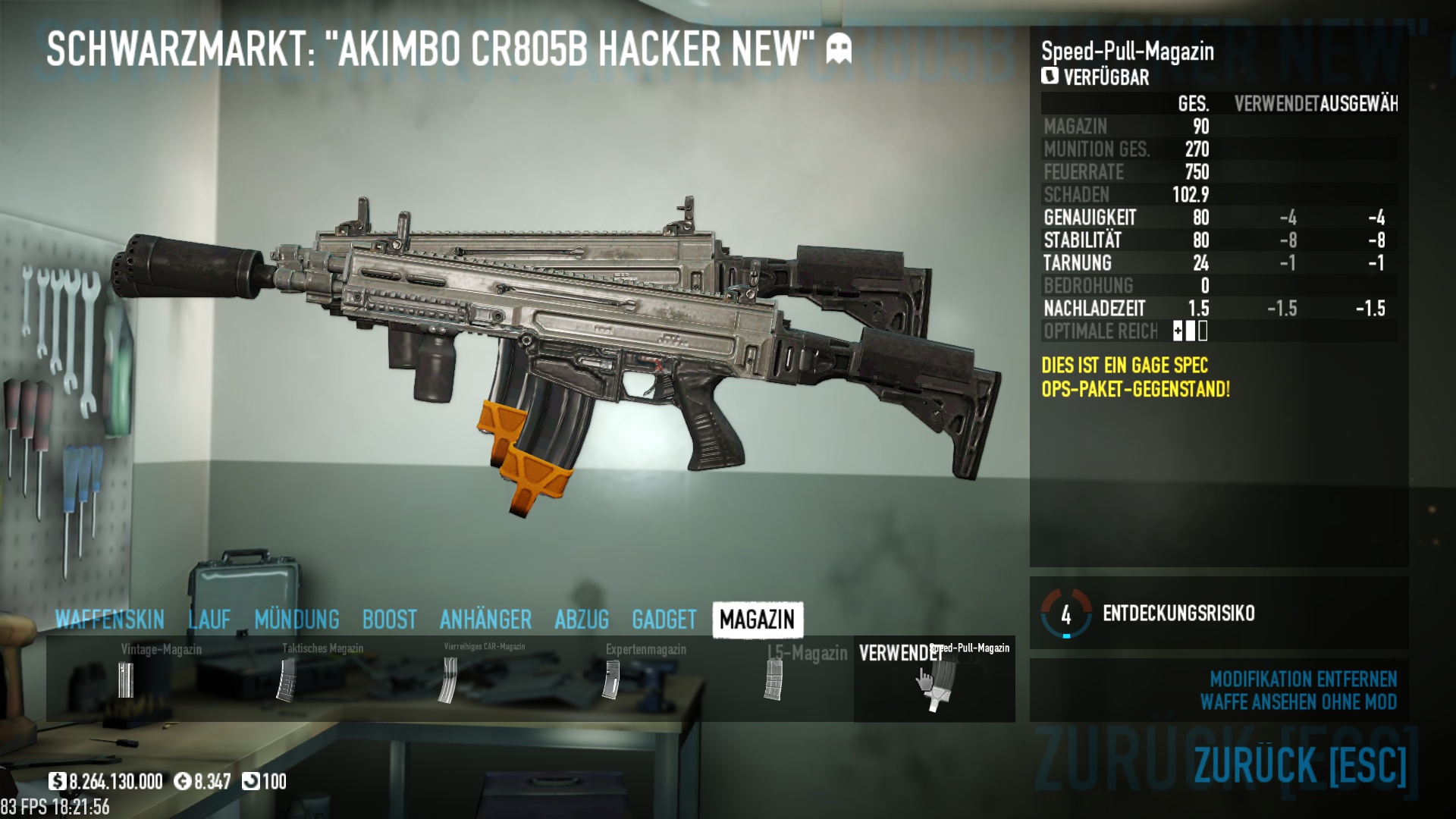
Task: Select the Mündung tab
Action: pos(297,620)
